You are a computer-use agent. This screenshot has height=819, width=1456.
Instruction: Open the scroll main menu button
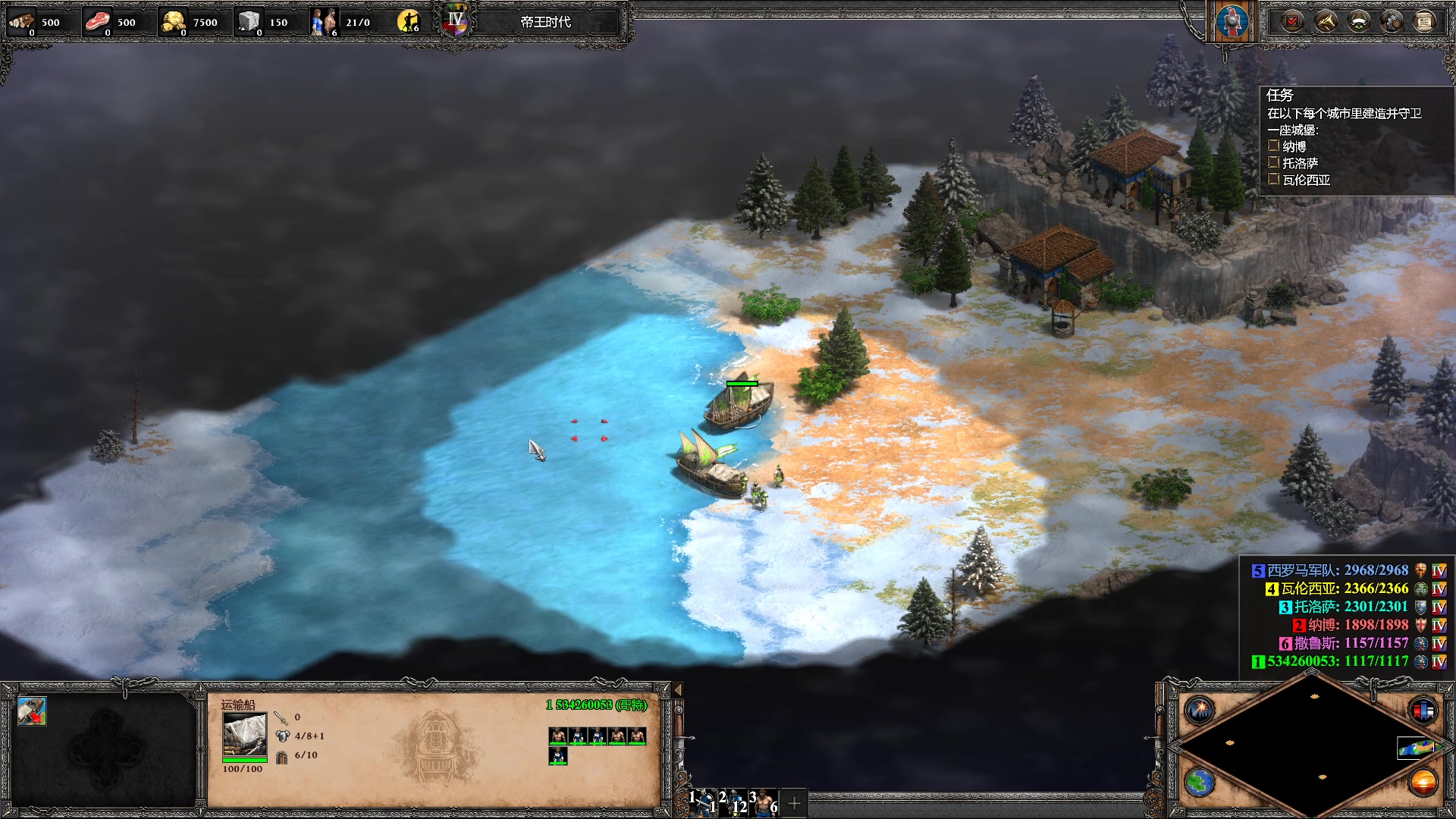click(x=1424, y=22)
